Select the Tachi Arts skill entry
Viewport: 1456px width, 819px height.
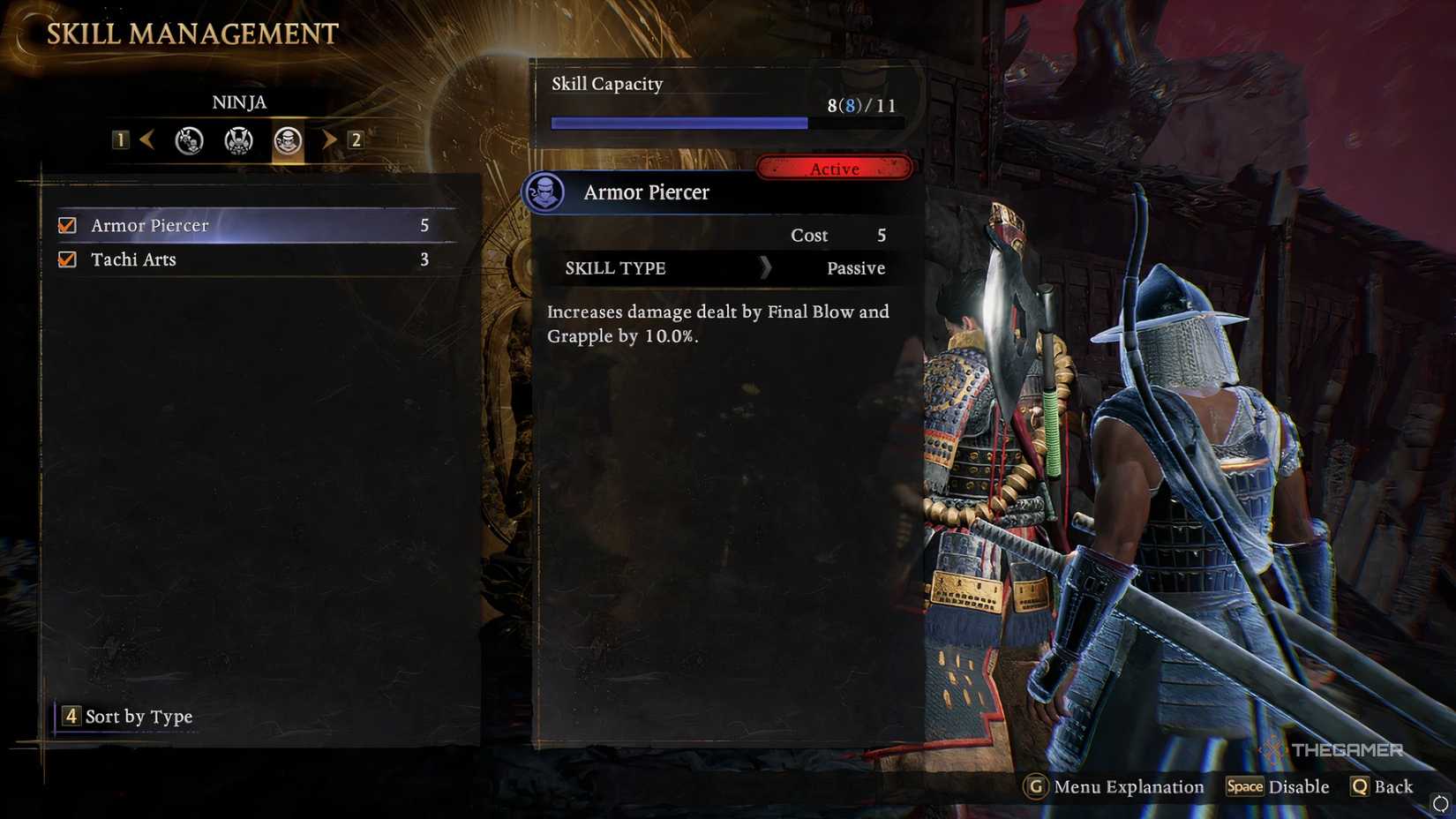(x=132, y=259)
